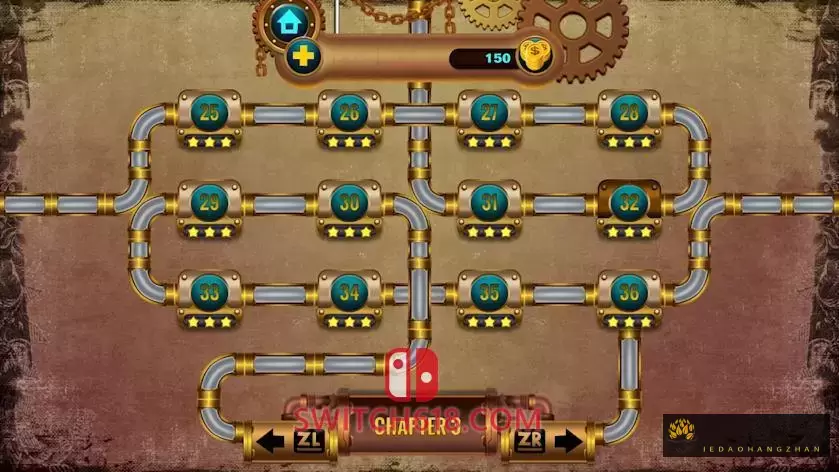Select level 25
Viewport: 839px width, 472px height.
tap(209, 113)
